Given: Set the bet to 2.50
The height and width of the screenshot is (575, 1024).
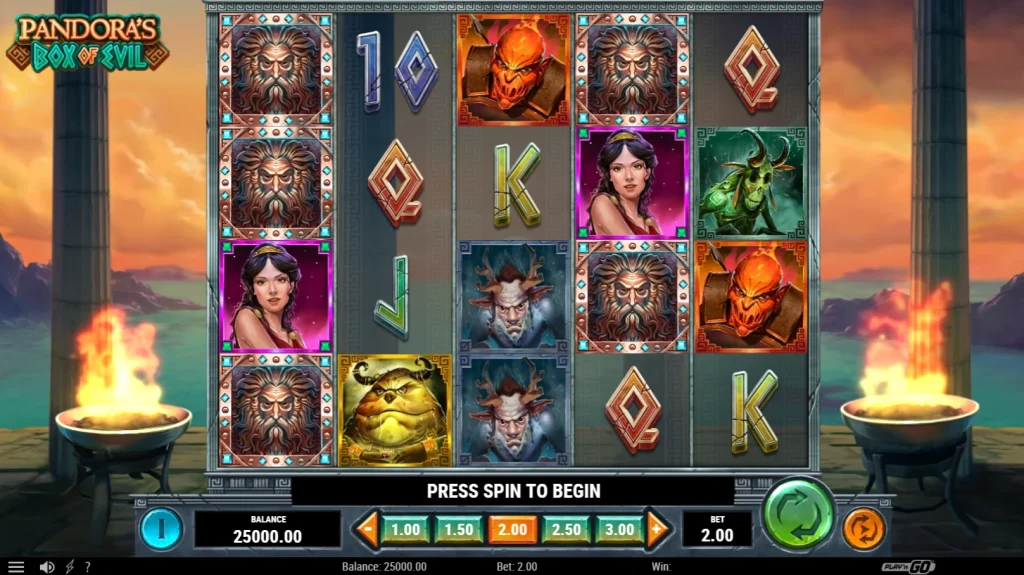Looking at the screenshot, I should click(x=566, y=529).
